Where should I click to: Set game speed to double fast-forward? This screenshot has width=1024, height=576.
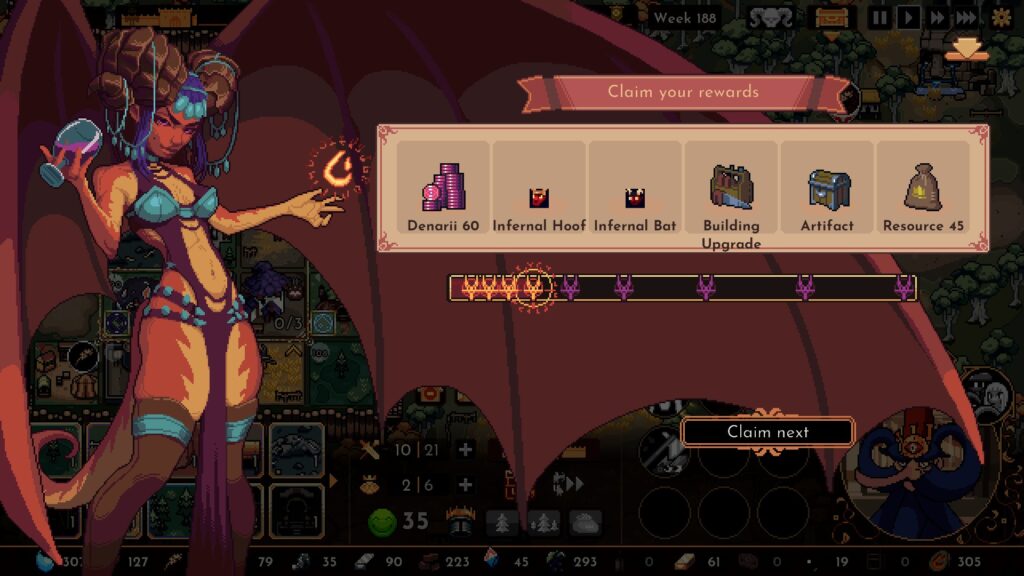(937, 18)
